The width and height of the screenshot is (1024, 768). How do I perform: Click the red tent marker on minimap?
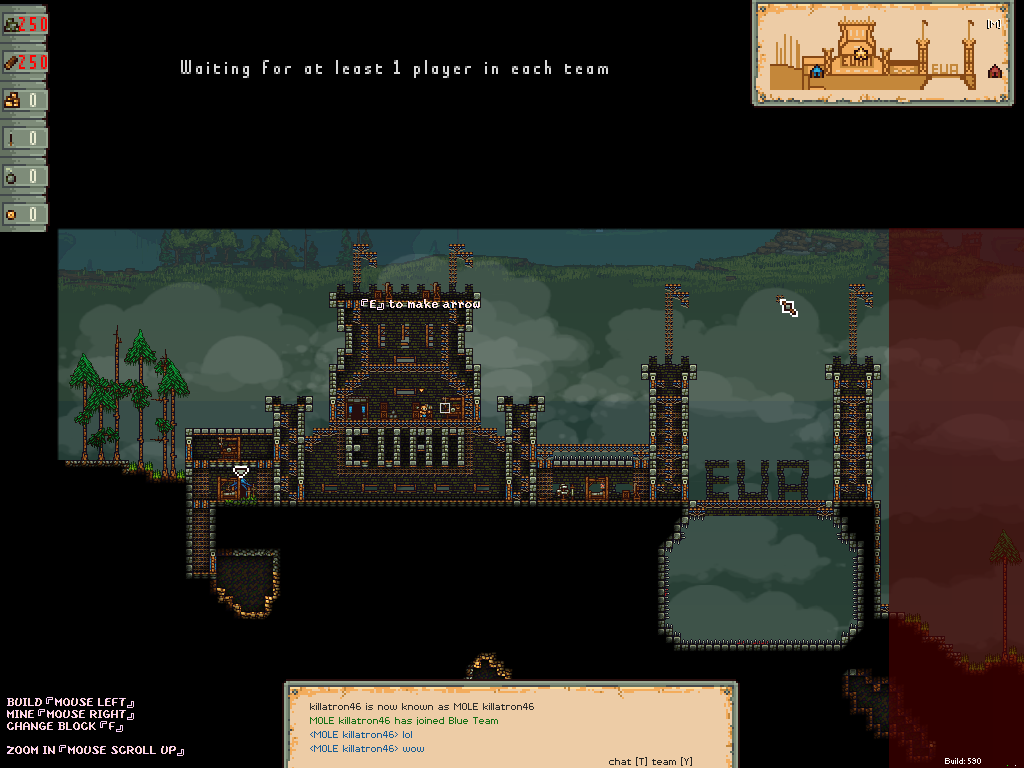coord(994,71)
